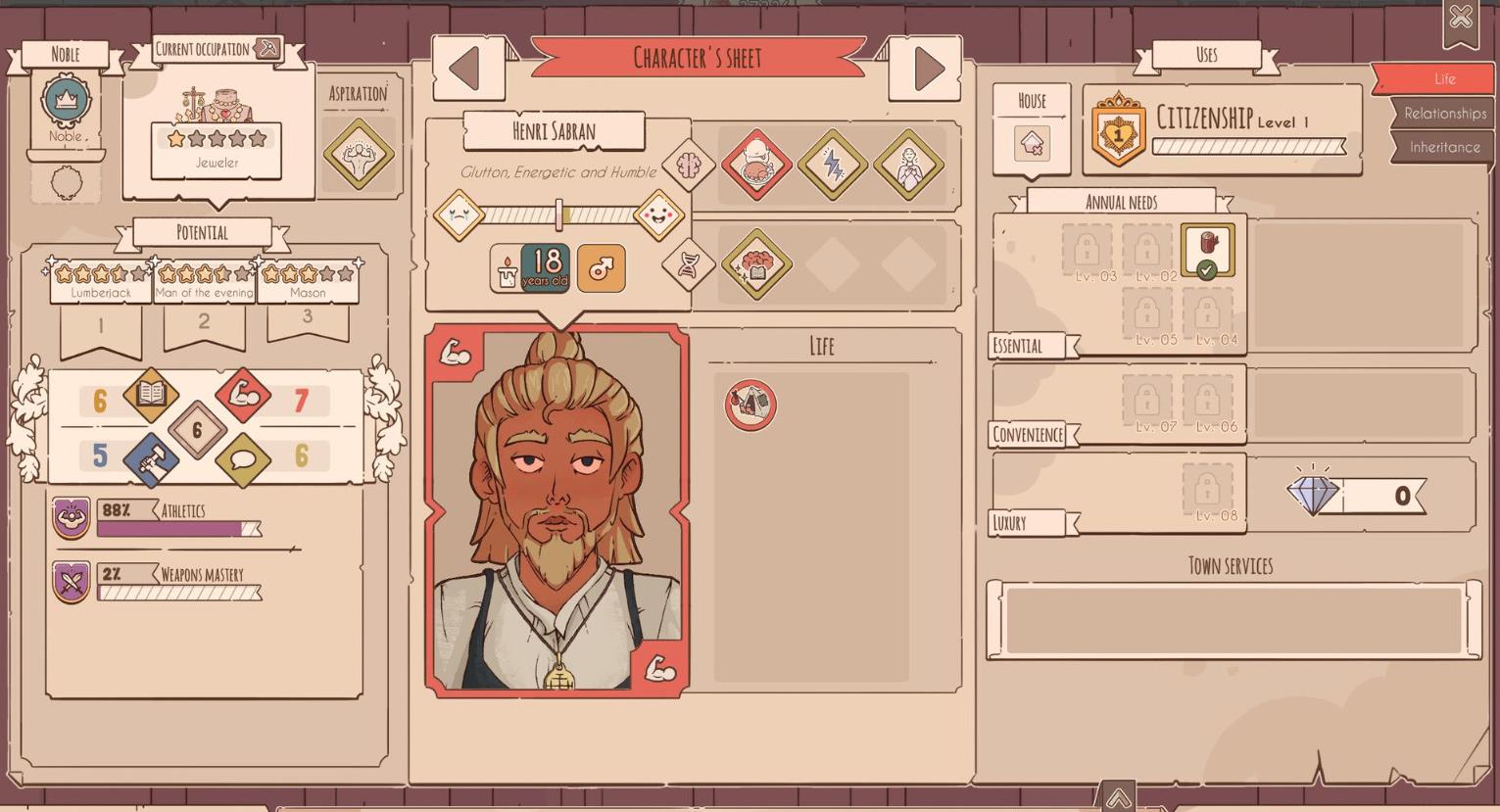1500x812 pixels.
Task: Select the Mason potential slot
Action: tap(308, 281)
